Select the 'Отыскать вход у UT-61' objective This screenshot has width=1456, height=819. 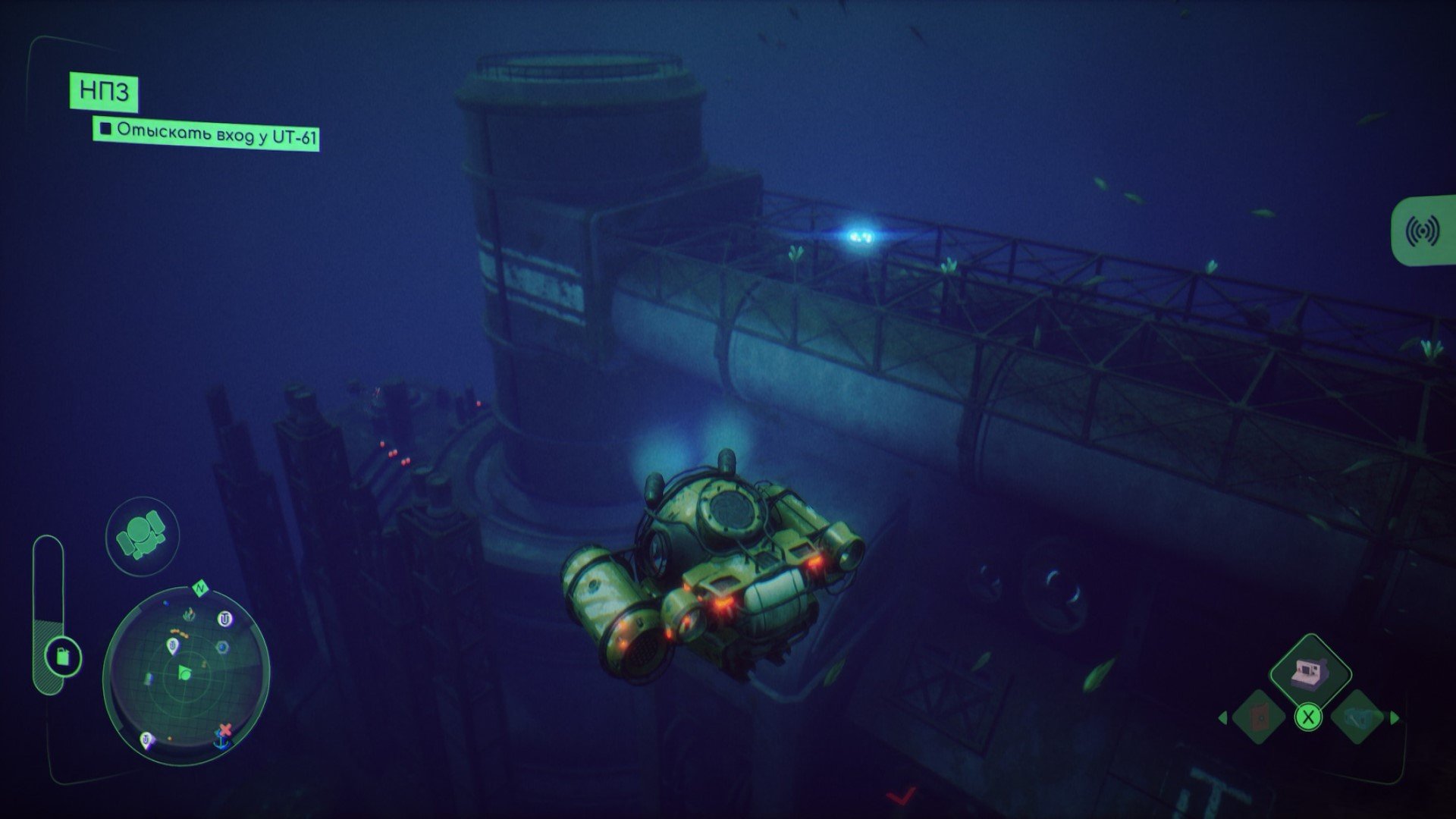206,134
